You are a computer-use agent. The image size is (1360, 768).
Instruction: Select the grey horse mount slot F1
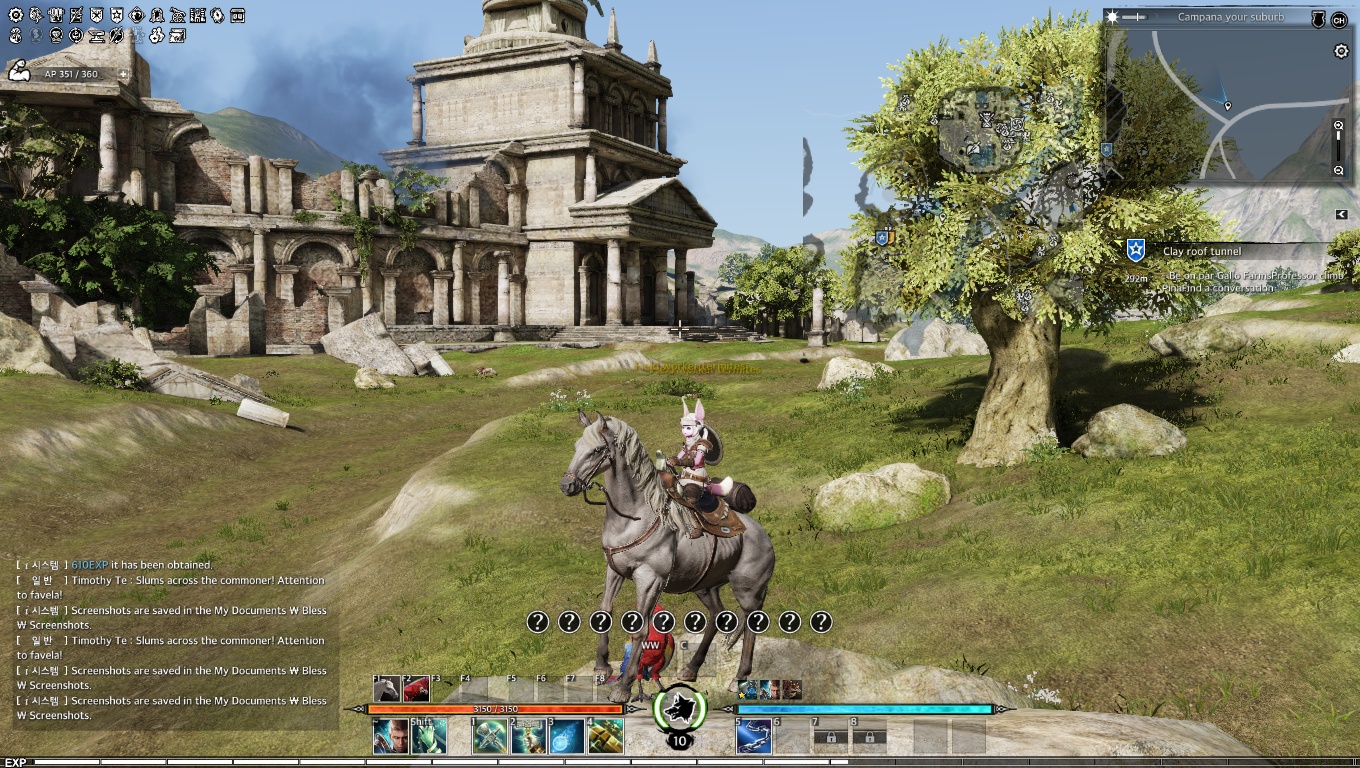point(388,689)
